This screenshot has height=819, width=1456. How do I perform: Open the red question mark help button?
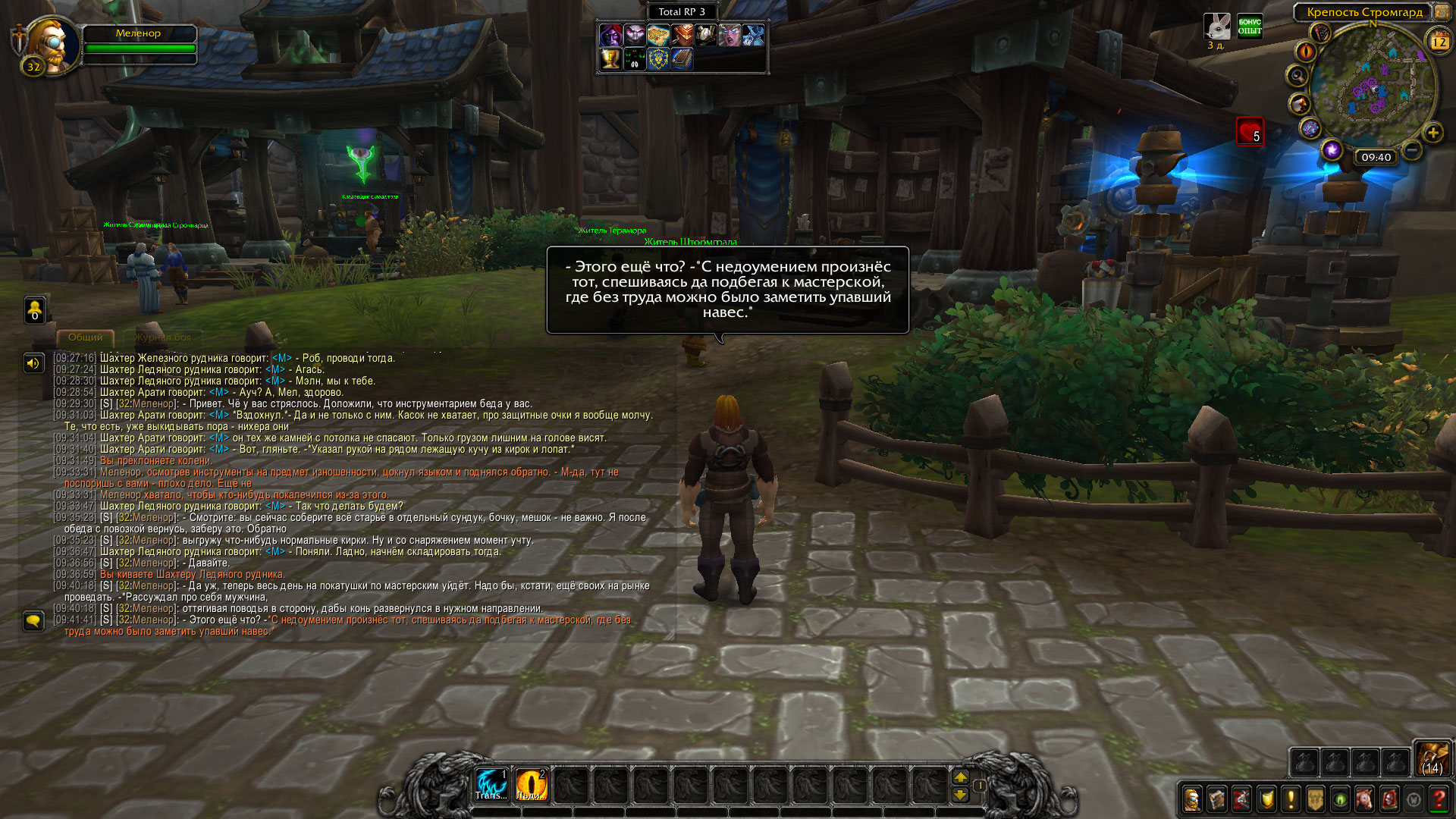point(1439,799)
